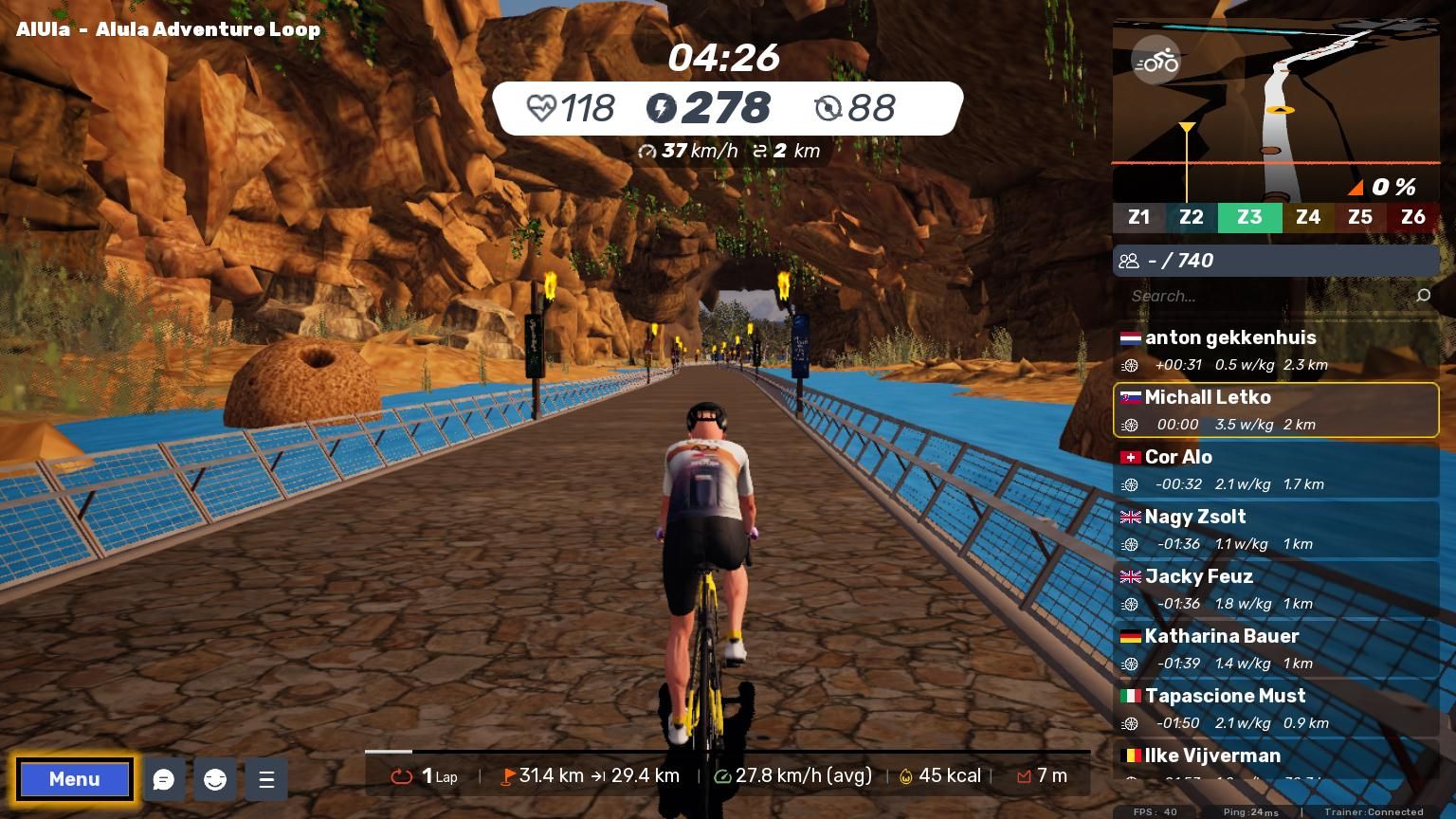Select Katharina Bauer rider row
The width and height of the screenshot is (1456, 819).
(x=1275, y=648)
